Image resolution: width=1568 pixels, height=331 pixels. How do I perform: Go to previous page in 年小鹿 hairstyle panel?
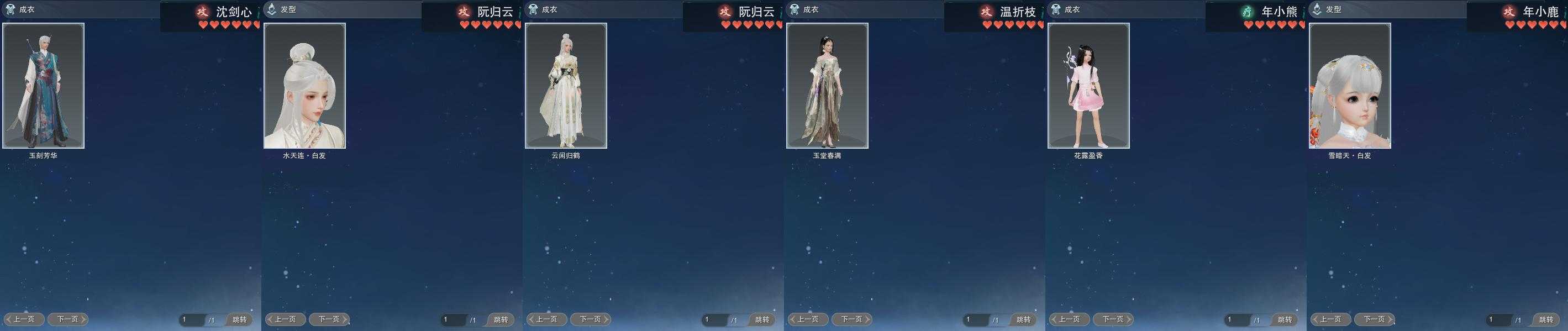1330,319
